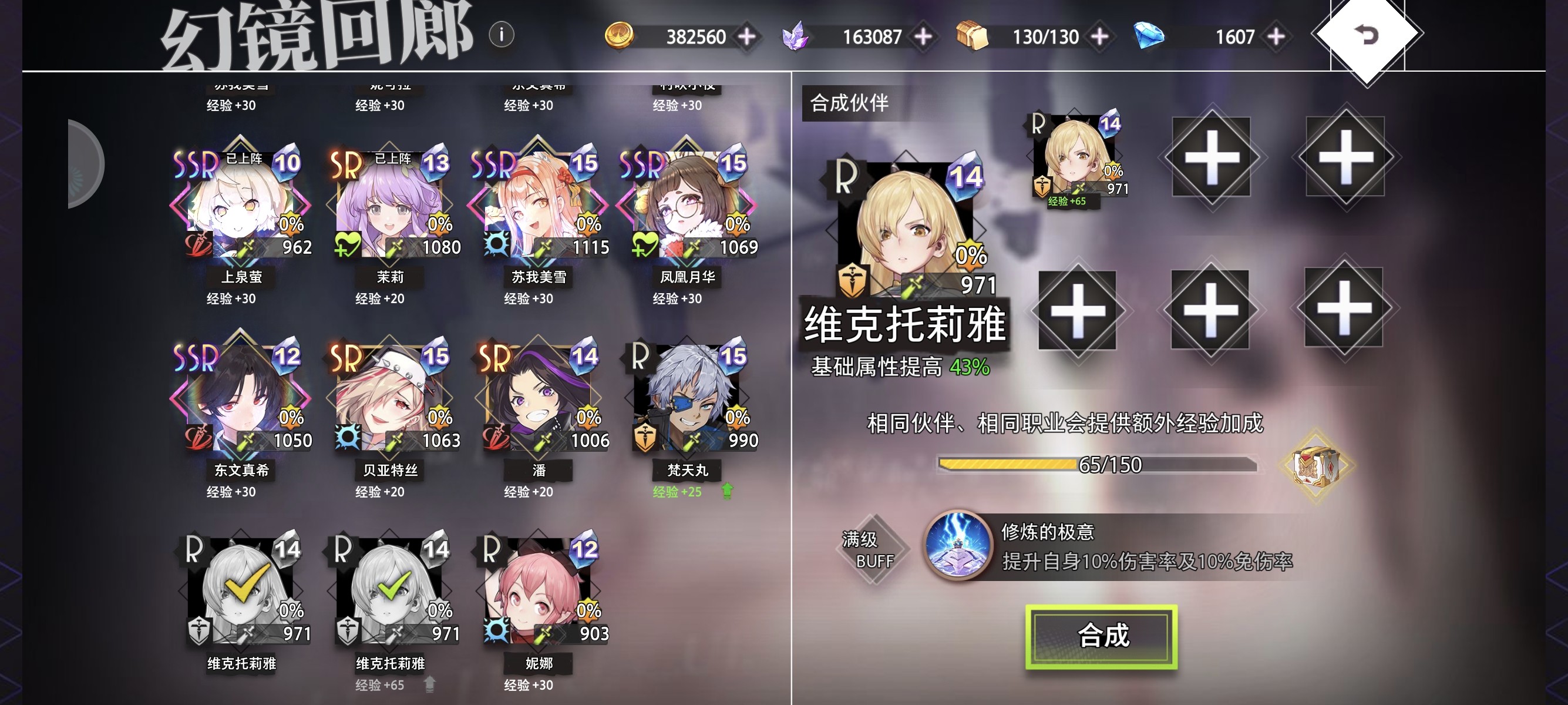Add purple crystals with the plus button
Viewport: 1568px width, 705px height.
(923, 36)
